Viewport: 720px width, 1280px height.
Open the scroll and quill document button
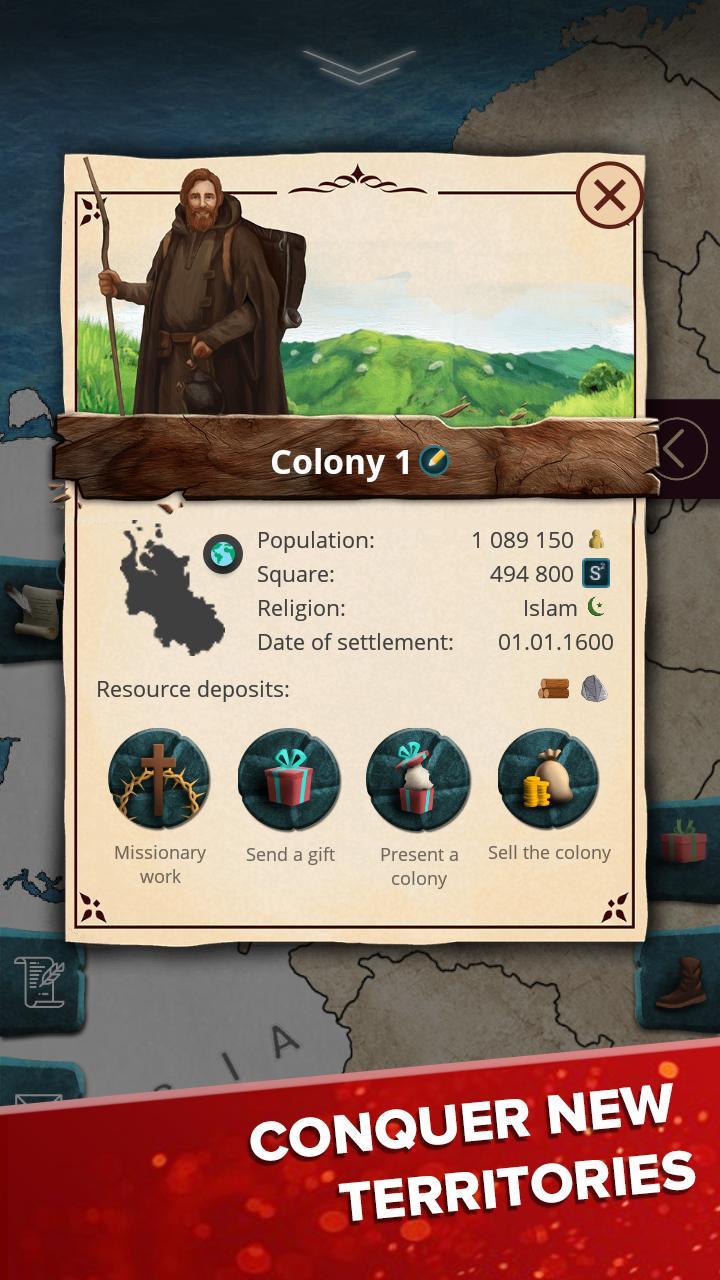[38, 981]
